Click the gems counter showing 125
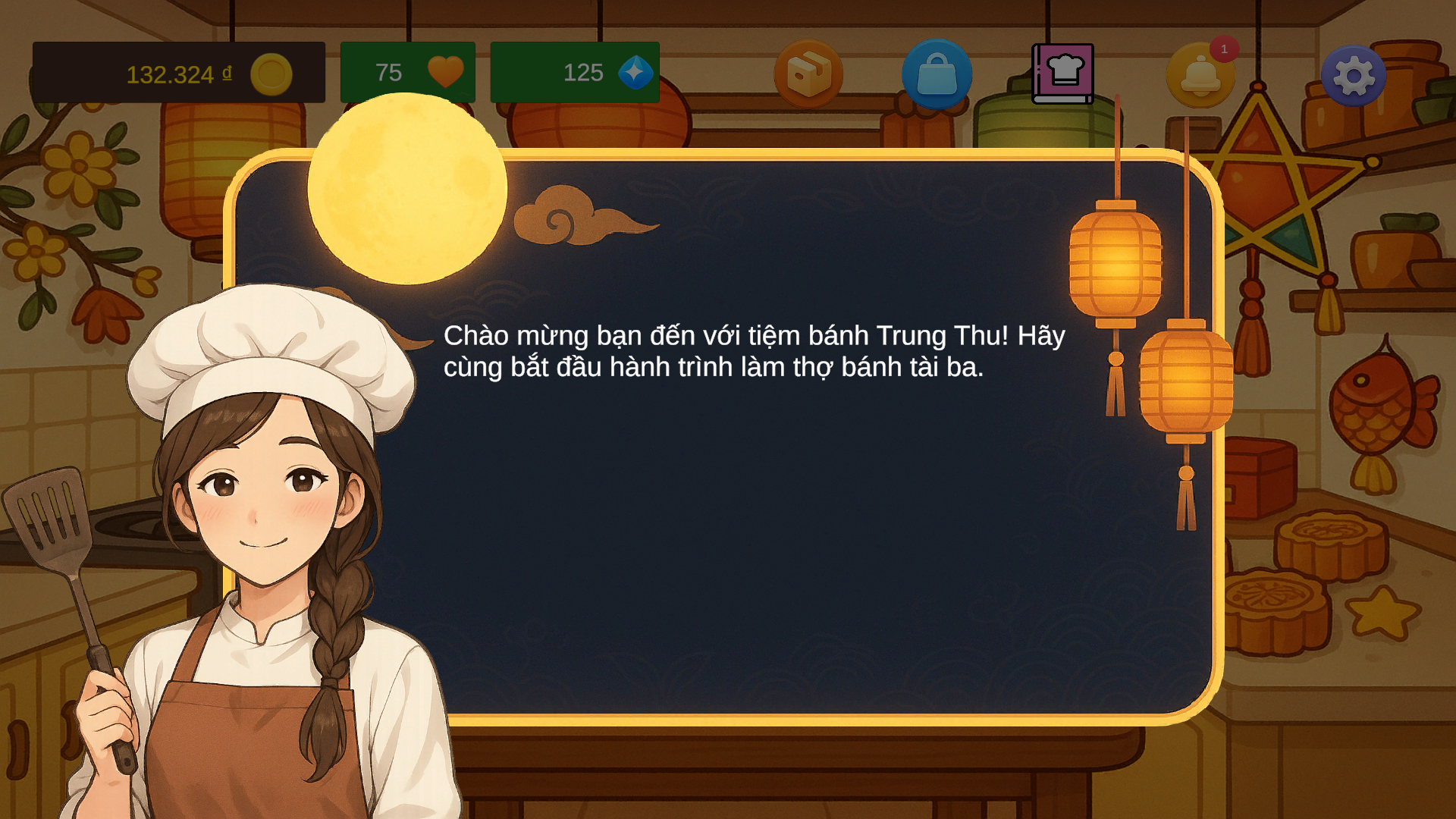Screen dimensions: 1456x819 (x=582, y=73)
